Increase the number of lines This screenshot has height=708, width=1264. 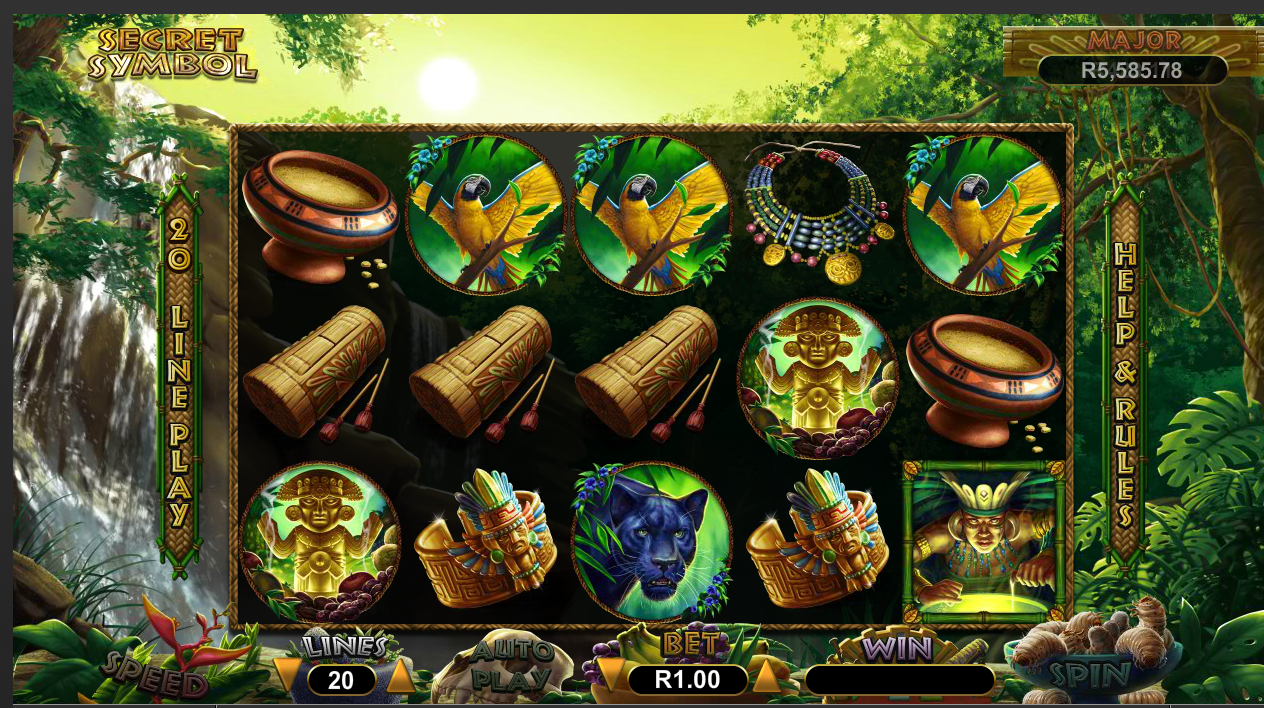pyautogui.click(x=400, y=677)
